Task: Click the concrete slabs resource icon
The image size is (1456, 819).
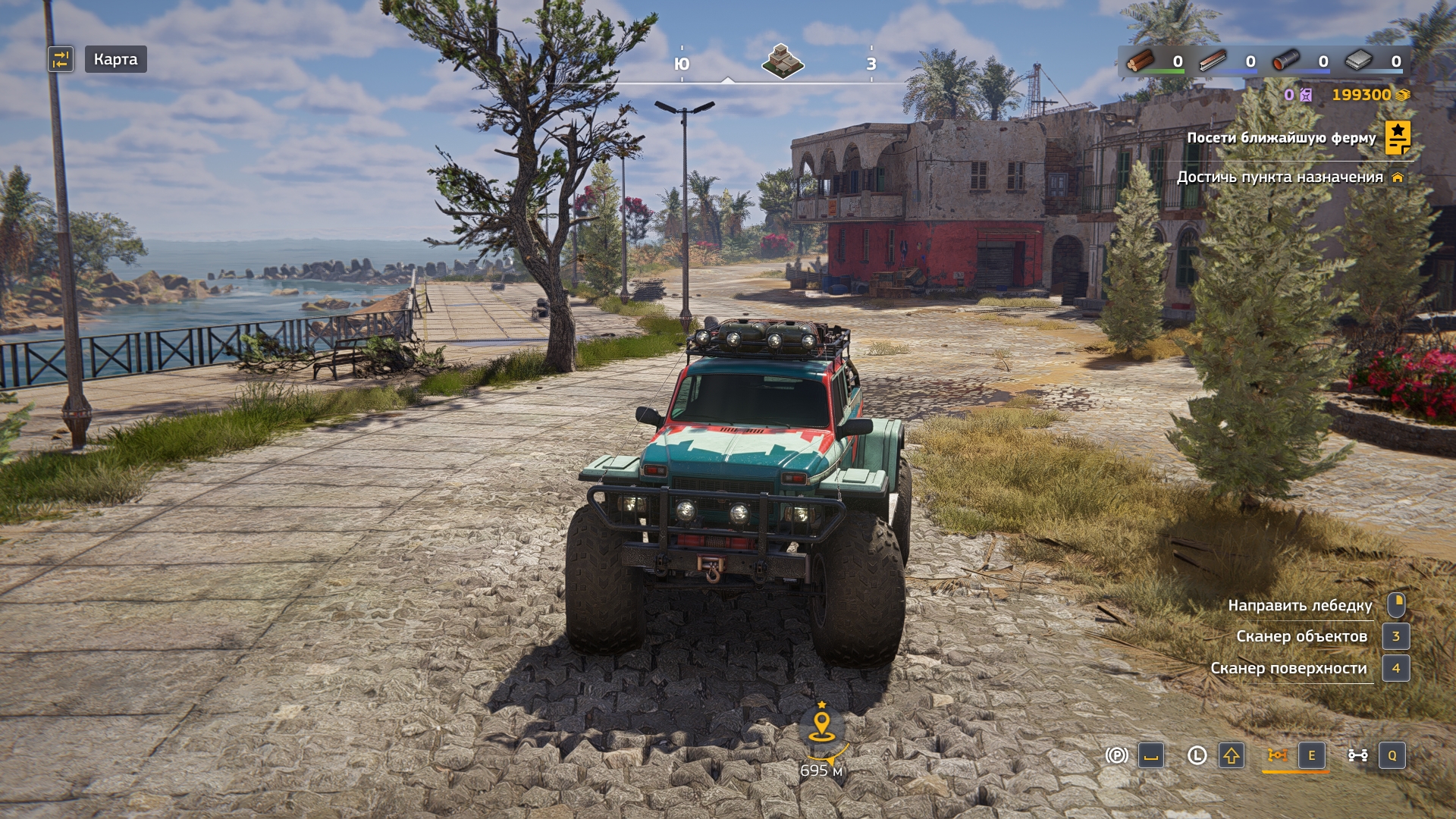Action: [x=1358, y=61]
